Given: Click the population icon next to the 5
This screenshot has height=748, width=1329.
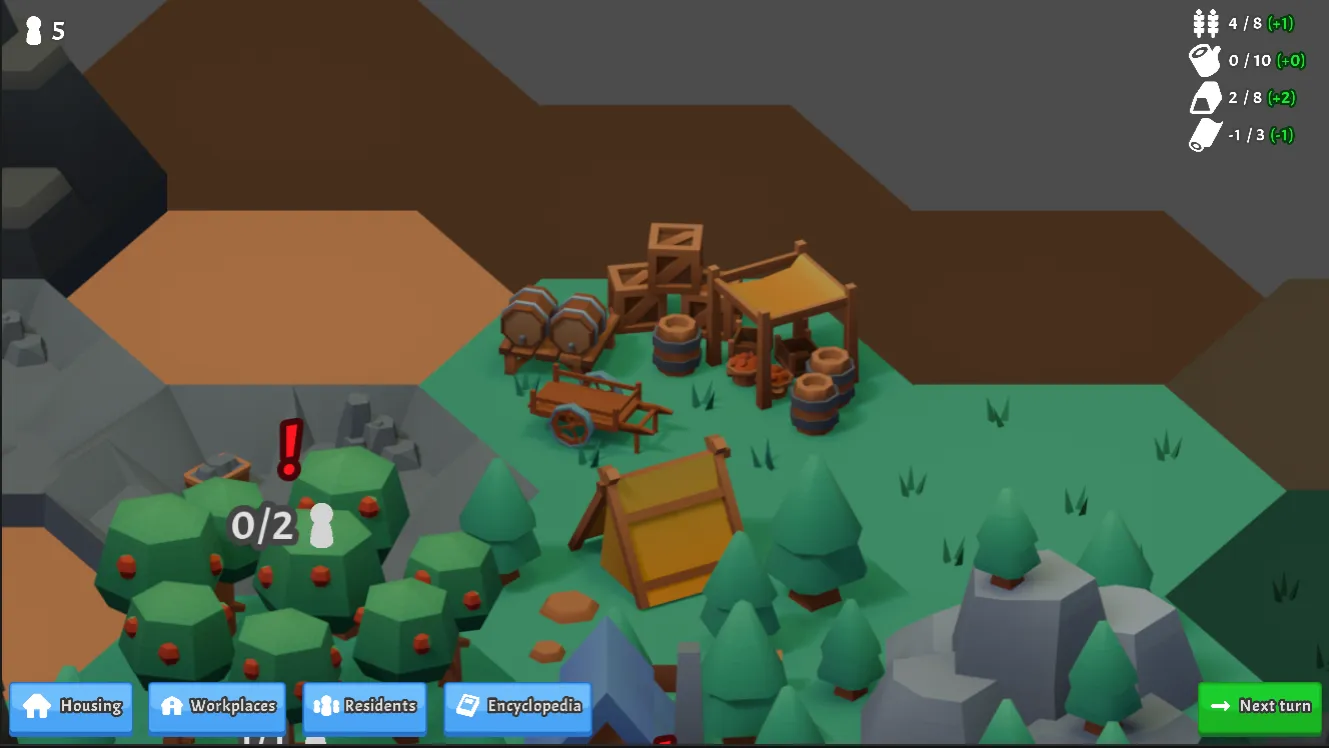Looking at the screenshot, I should (33, 31).
